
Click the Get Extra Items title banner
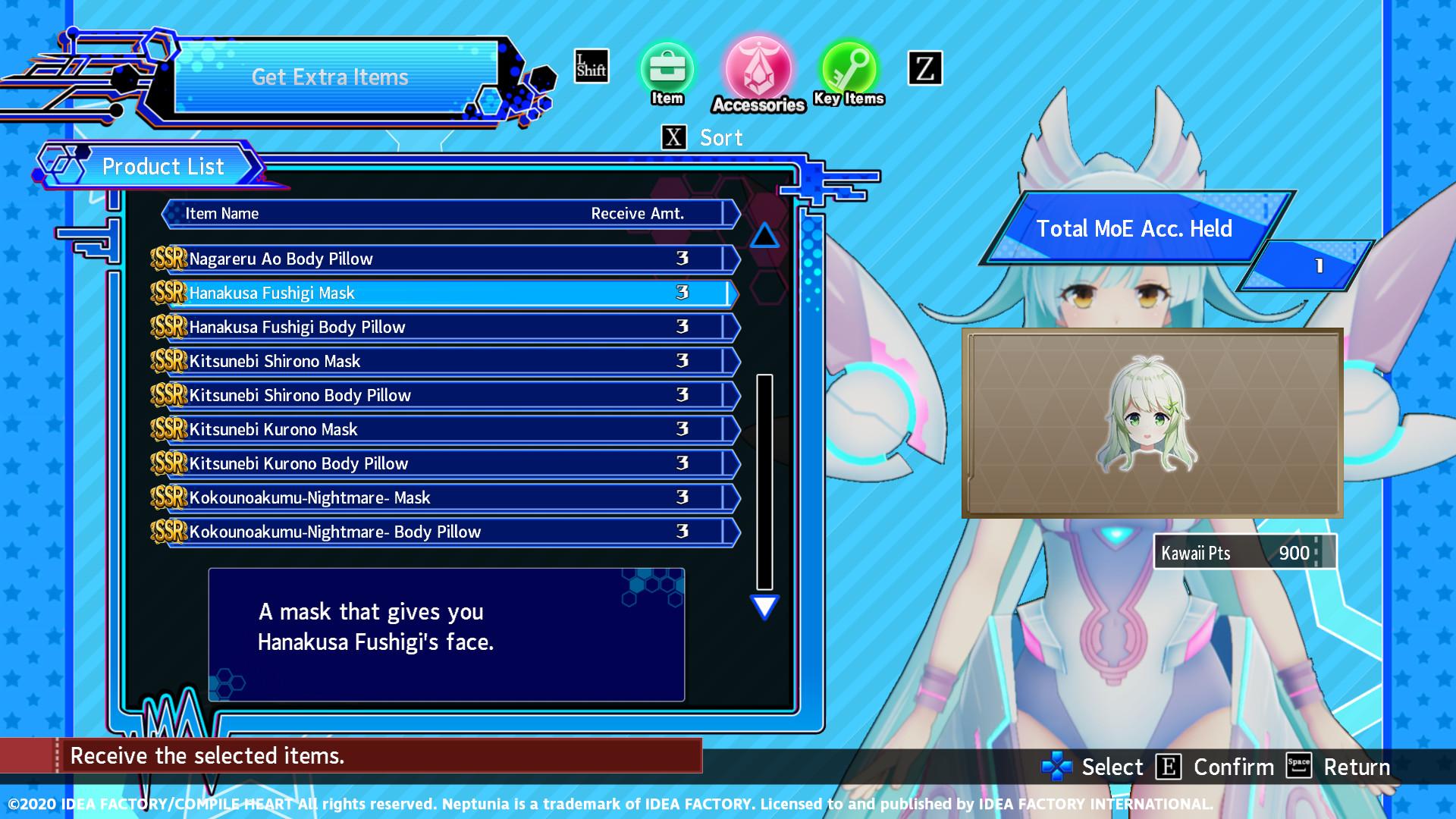tap(330, 76)
